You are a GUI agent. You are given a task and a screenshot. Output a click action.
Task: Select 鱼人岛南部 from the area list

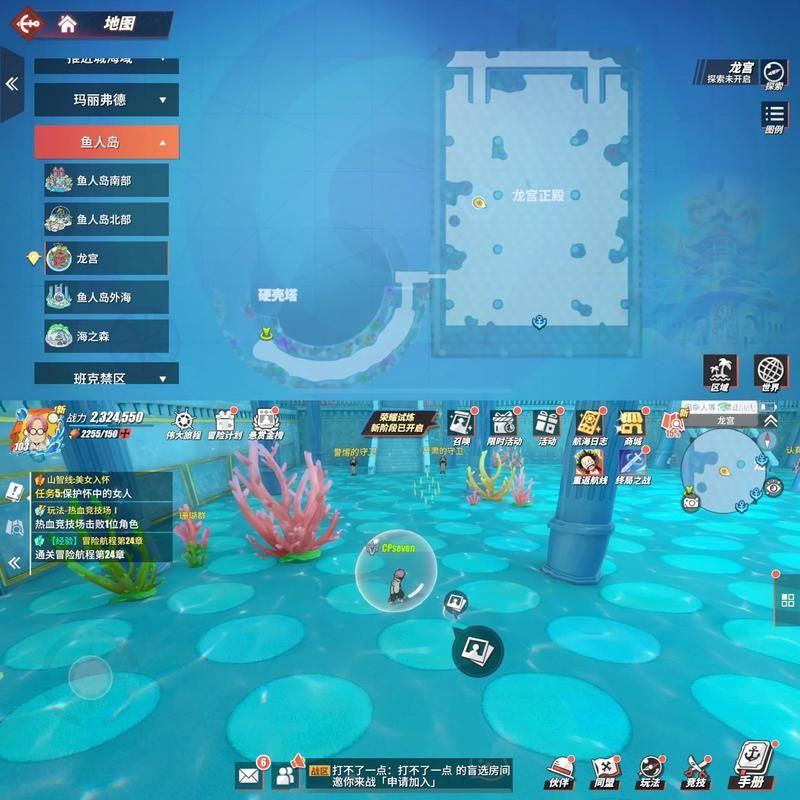click(106, 181)
